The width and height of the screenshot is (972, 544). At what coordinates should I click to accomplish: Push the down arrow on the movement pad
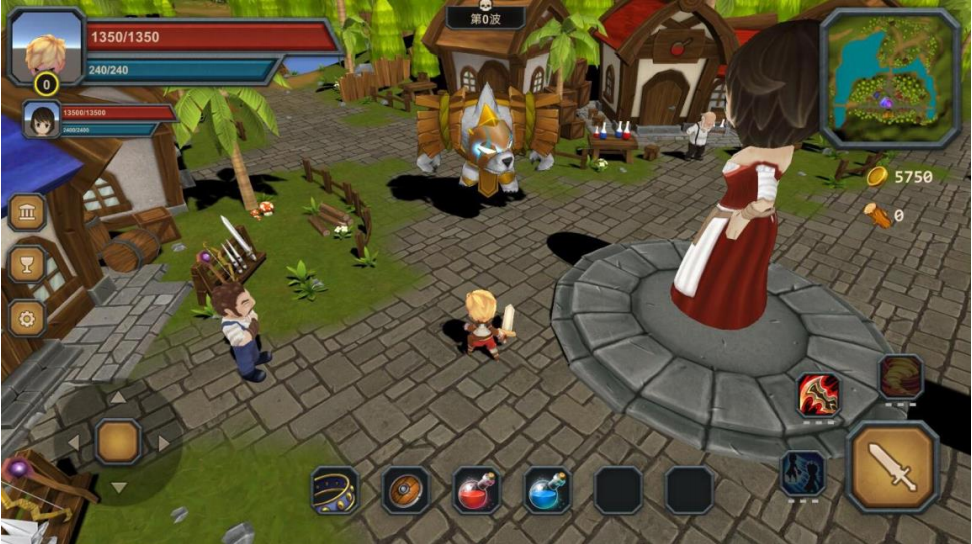coord(118,487)
